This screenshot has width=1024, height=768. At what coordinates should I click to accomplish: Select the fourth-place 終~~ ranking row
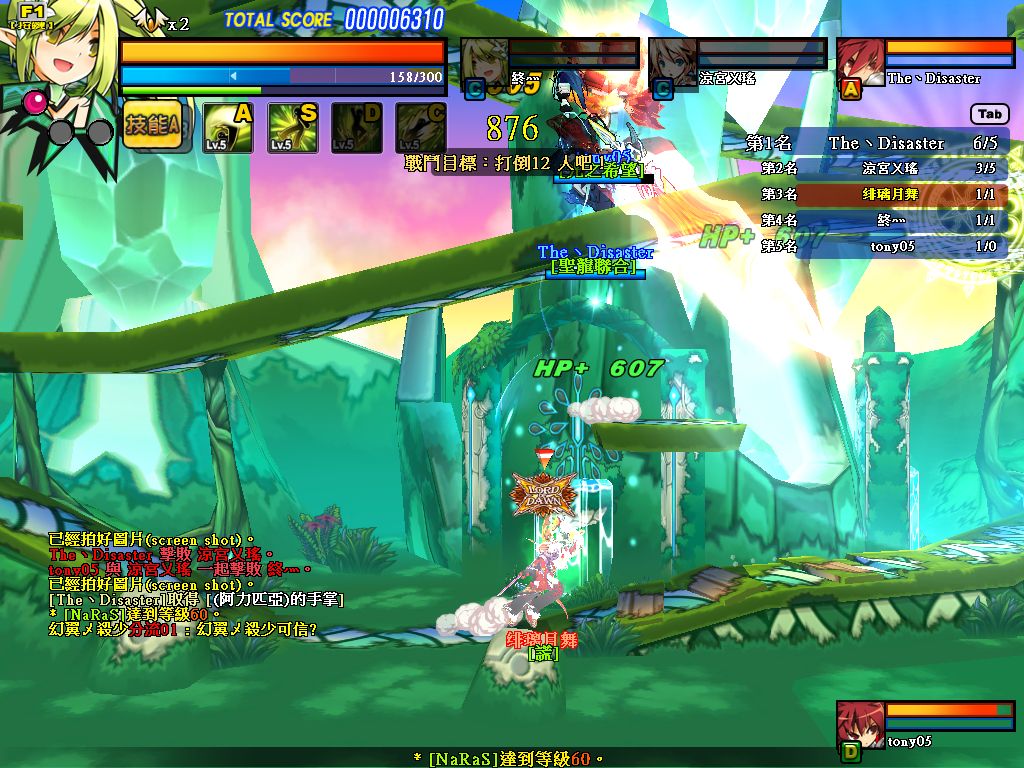click(x=878, y=220)
